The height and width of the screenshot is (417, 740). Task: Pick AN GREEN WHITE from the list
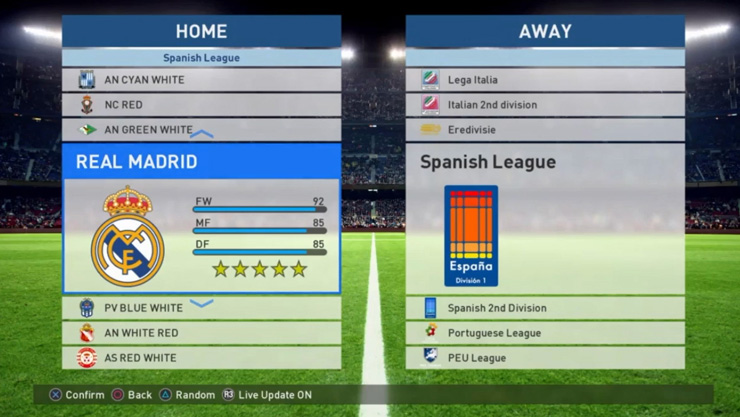(201, 130)
